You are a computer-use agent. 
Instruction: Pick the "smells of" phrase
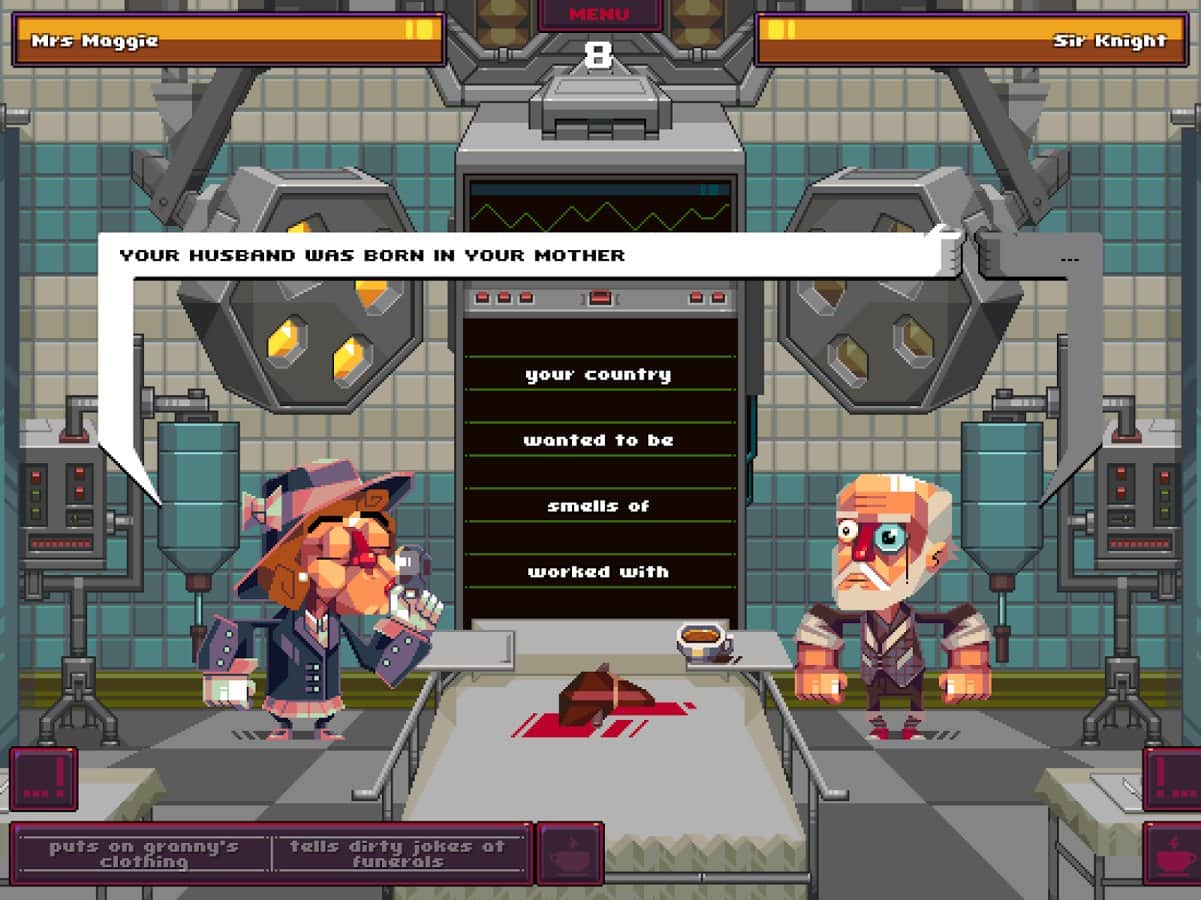click(598, 506)
